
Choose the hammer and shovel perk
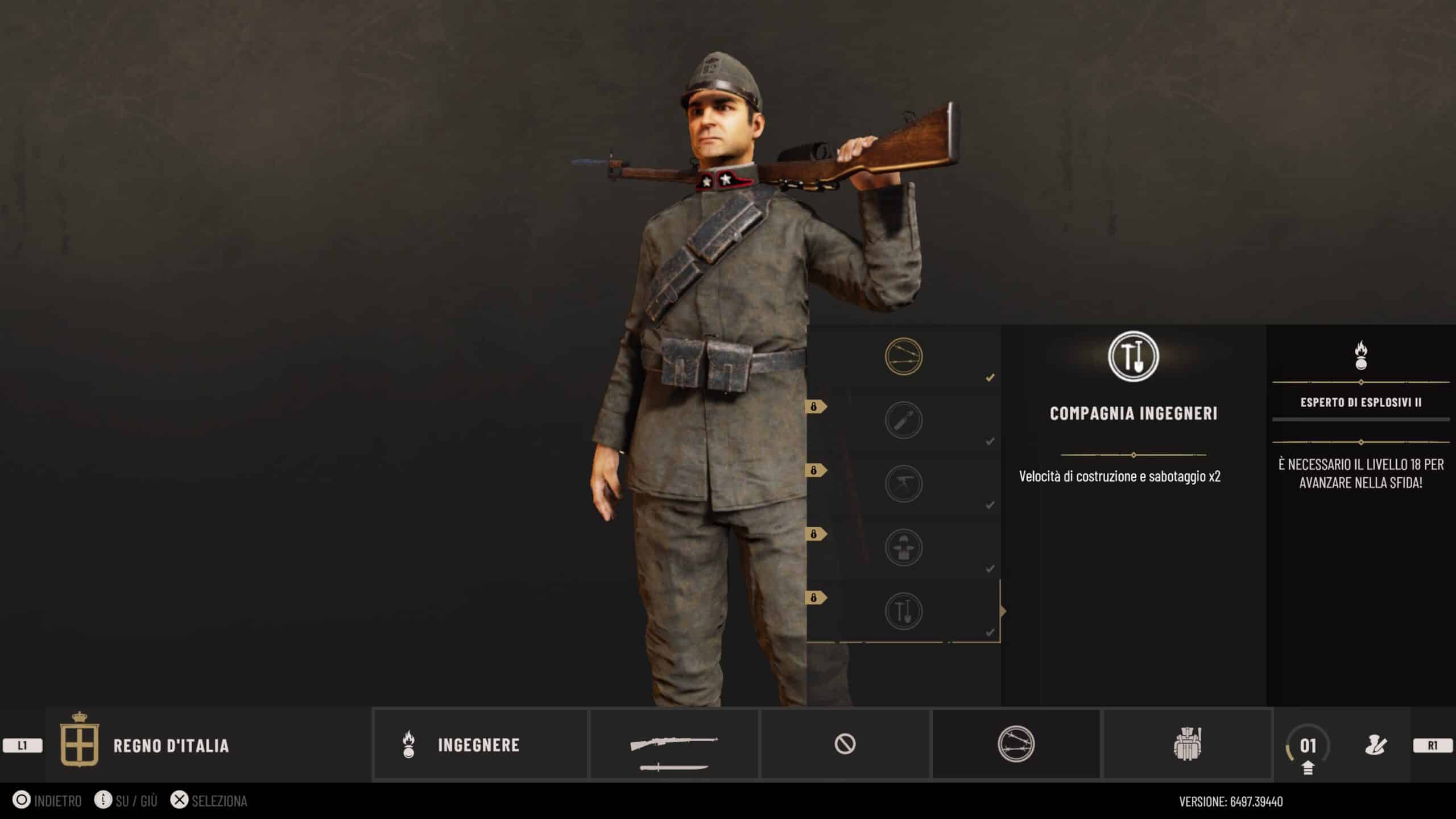903,611
